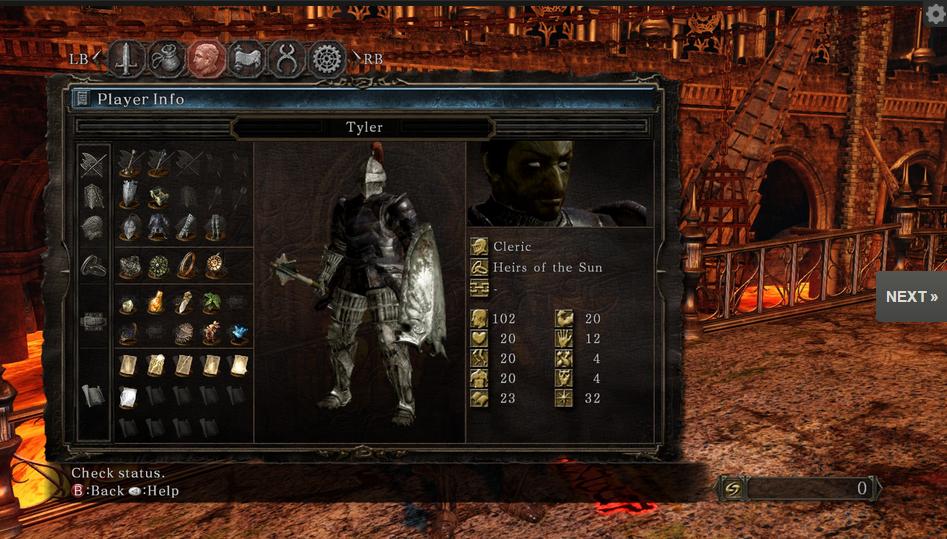The height and width of the screenshot is (539, 947).
Task: Pick the green herb consumable slot
Action: pyautogui.click(x=212, y=303)
